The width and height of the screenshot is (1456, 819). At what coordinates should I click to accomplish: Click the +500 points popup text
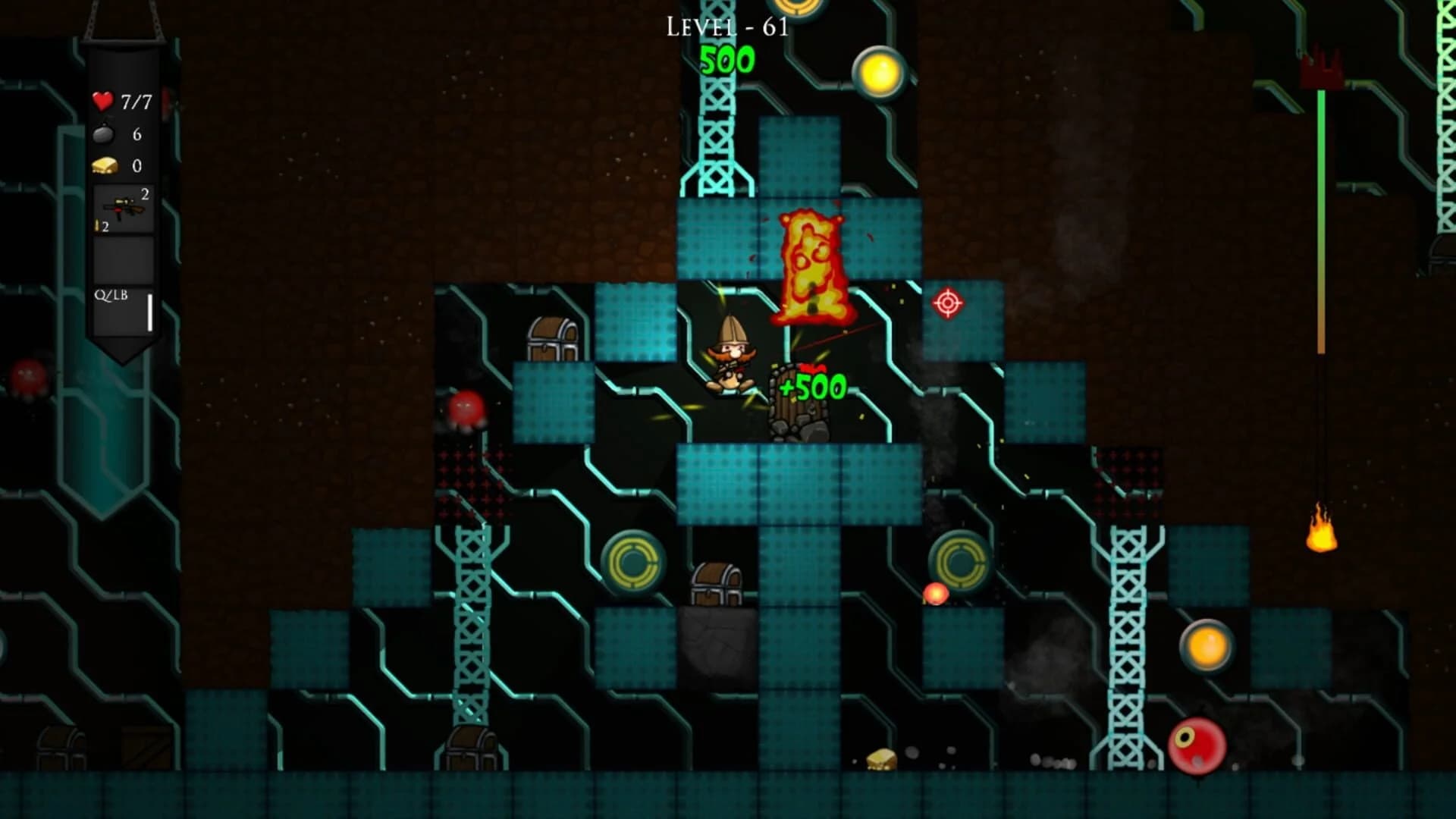(811, 387)
